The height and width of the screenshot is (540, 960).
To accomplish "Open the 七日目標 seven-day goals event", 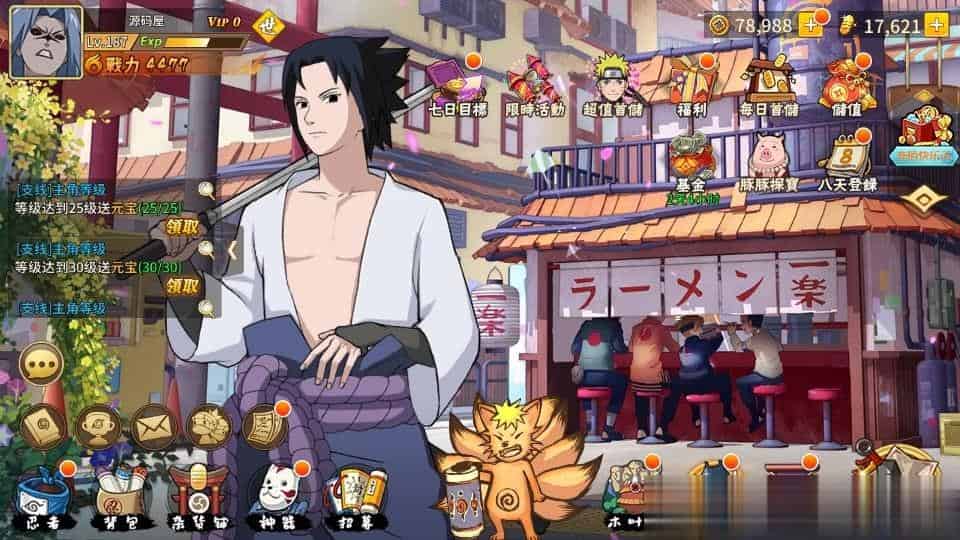I will click(x=455, y=83).
